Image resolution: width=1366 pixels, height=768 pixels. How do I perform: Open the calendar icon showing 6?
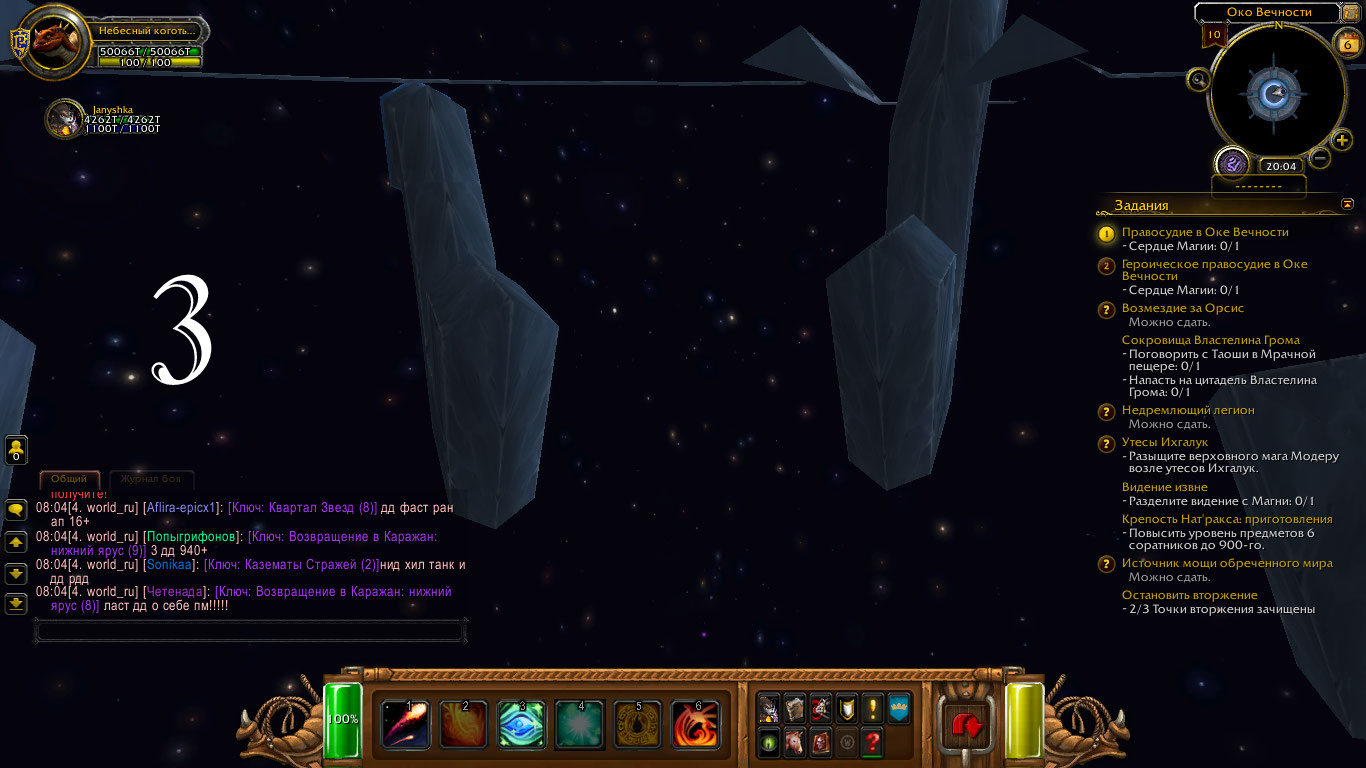coord(1346,43)
